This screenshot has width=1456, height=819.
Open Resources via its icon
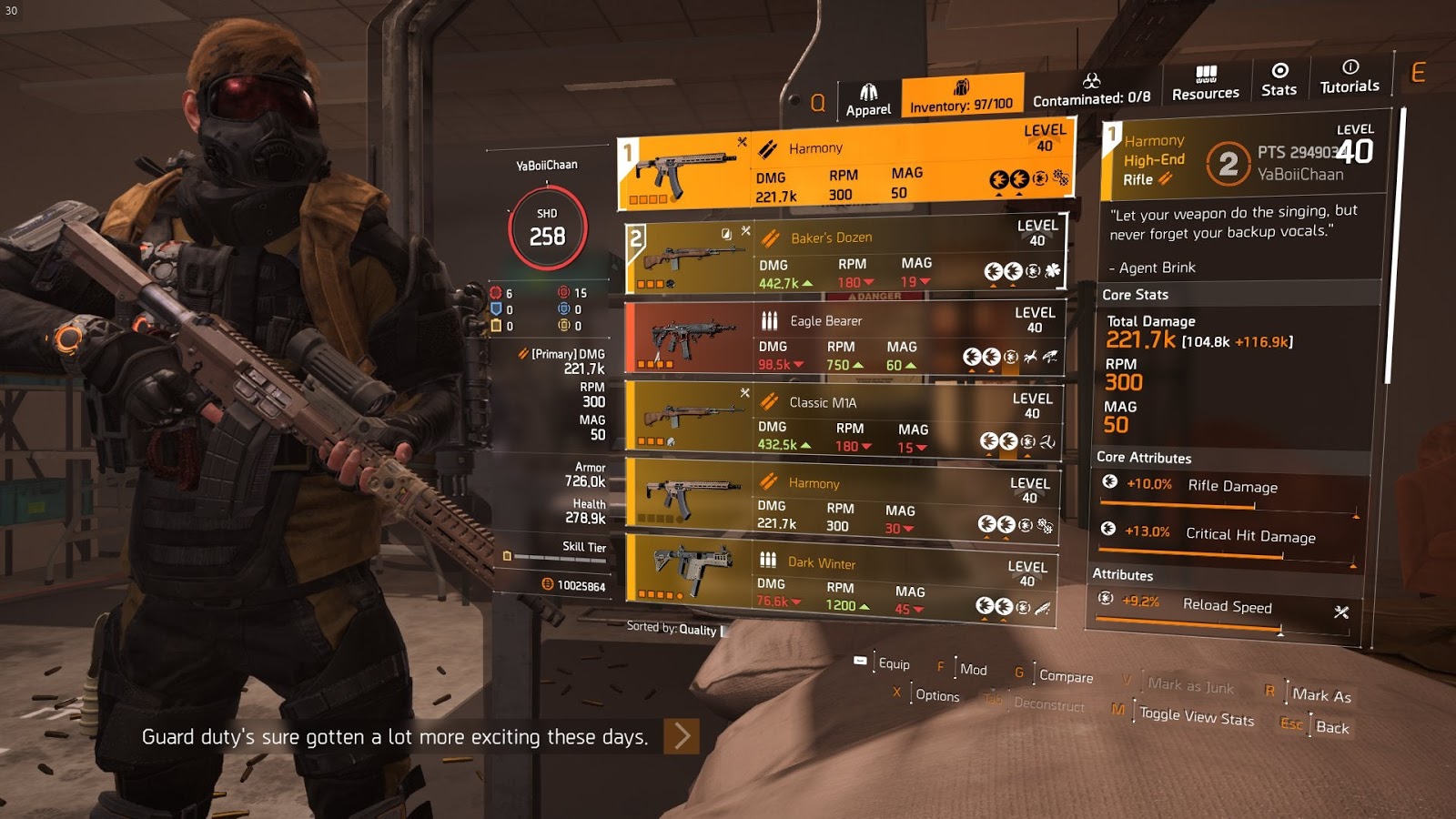point(1206,72)
